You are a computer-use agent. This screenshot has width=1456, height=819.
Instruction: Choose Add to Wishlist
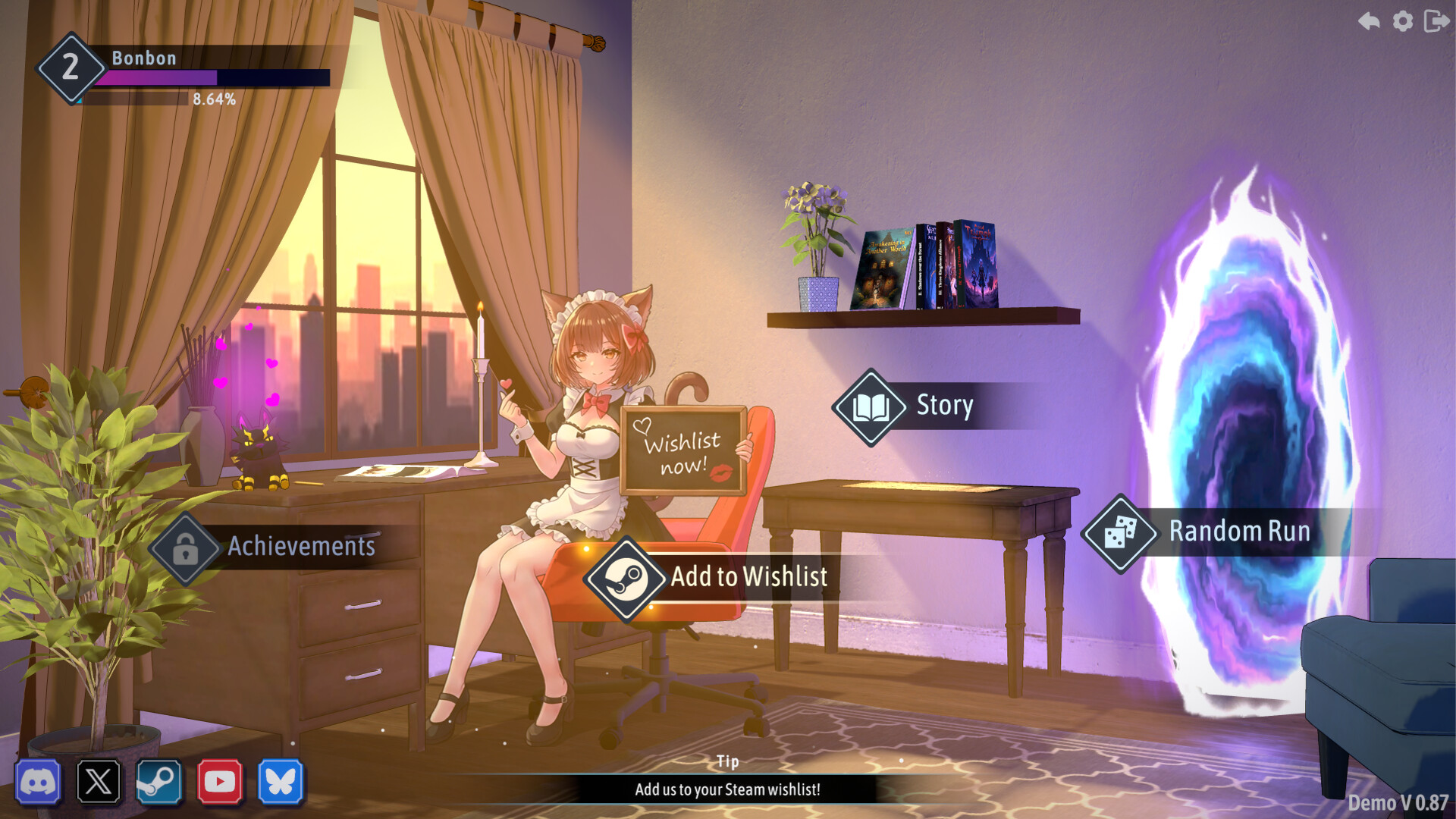(709, 578)
